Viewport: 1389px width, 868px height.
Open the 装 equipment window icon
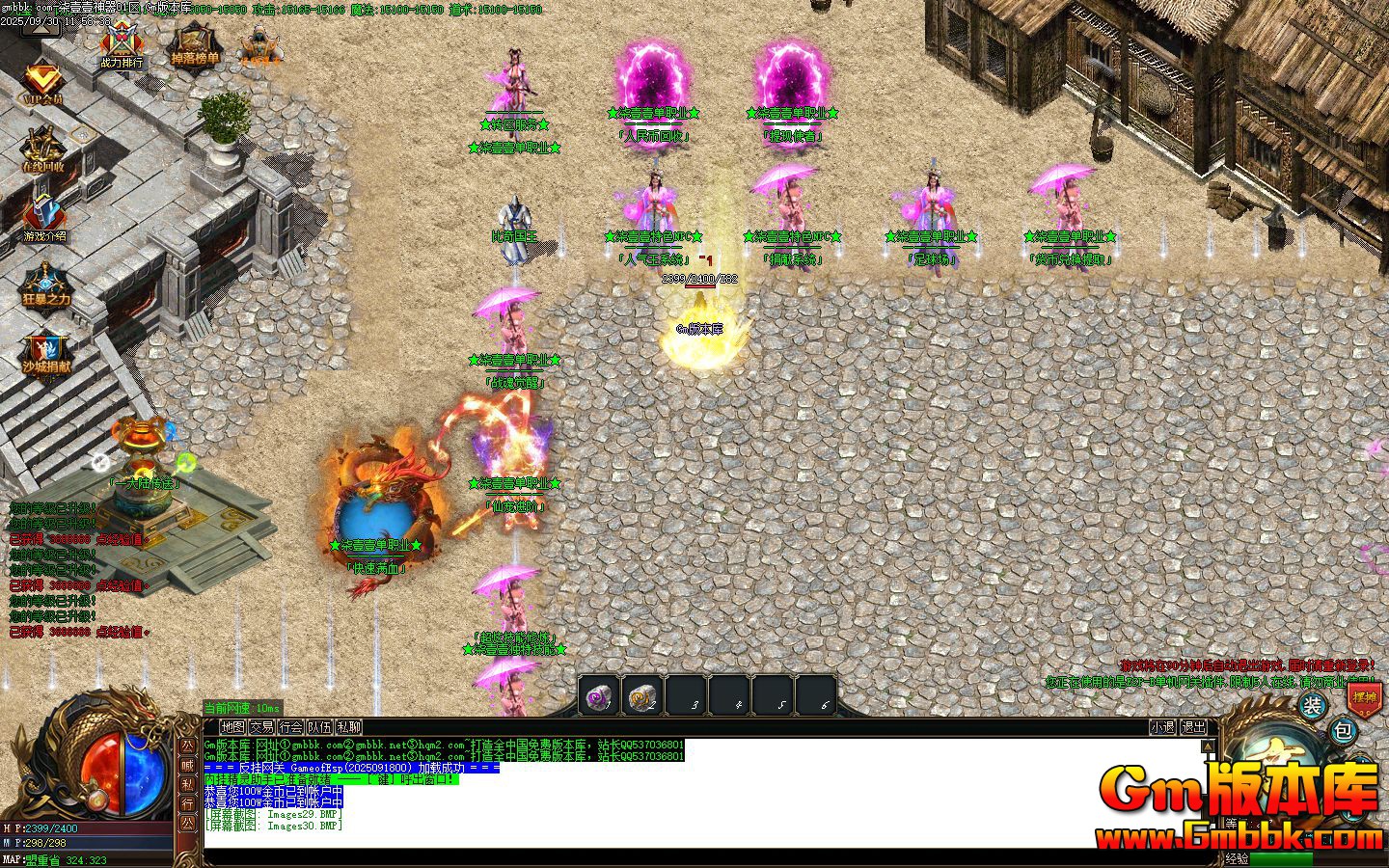[1314, 705]
